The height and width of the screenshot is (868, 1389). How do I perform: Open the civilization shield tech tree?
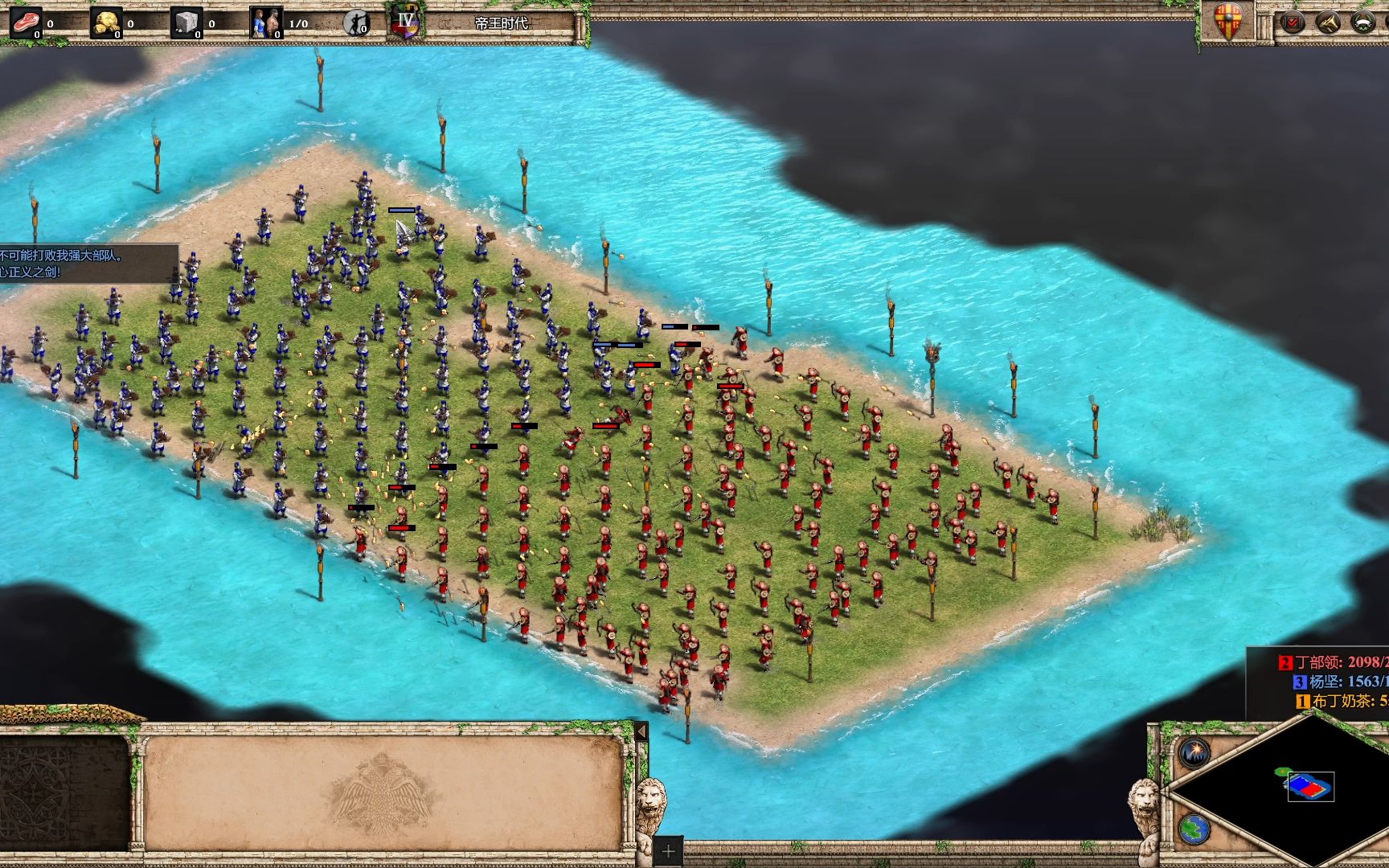(1229, 22)
